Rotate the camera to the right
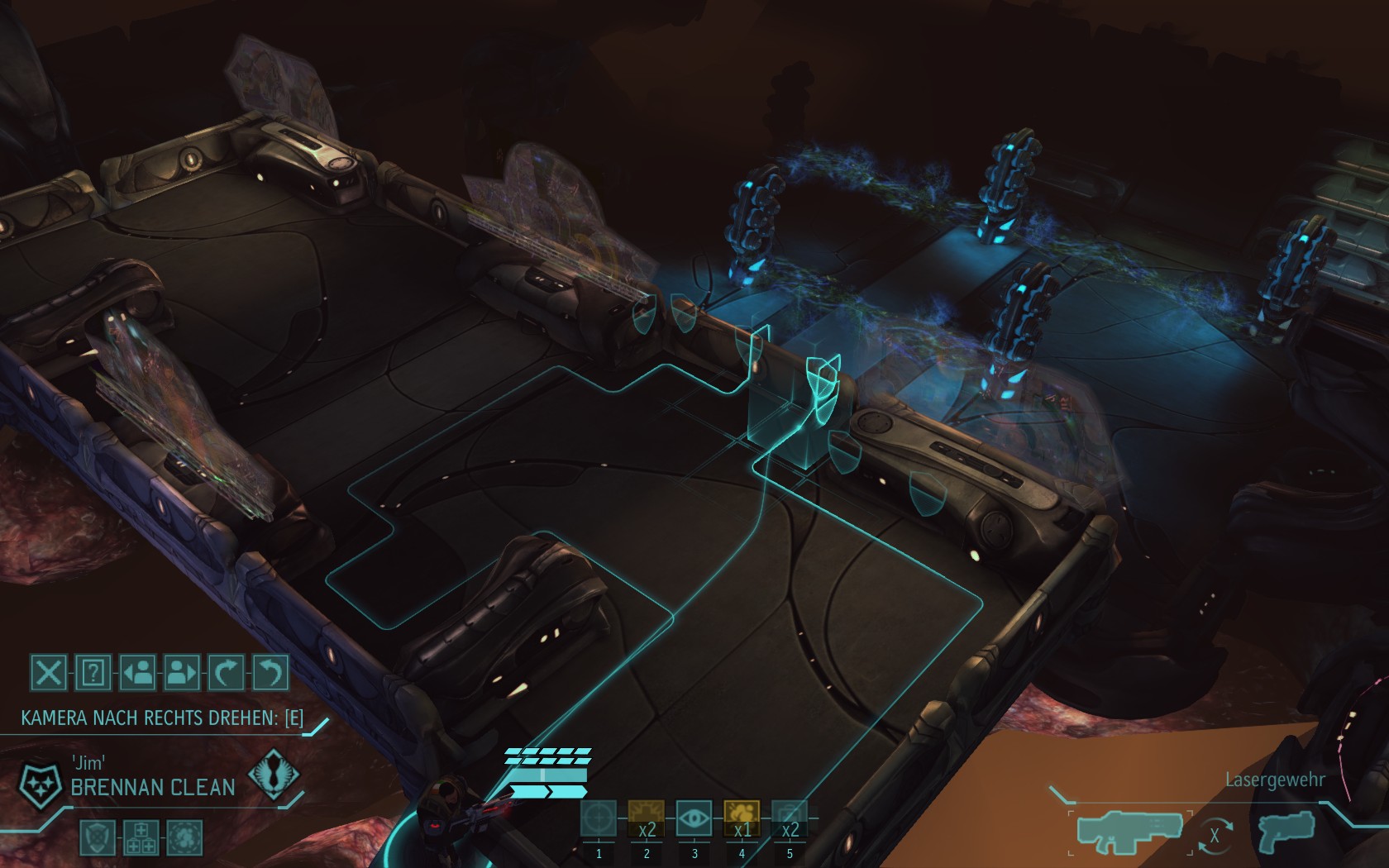 click(227, 673)
